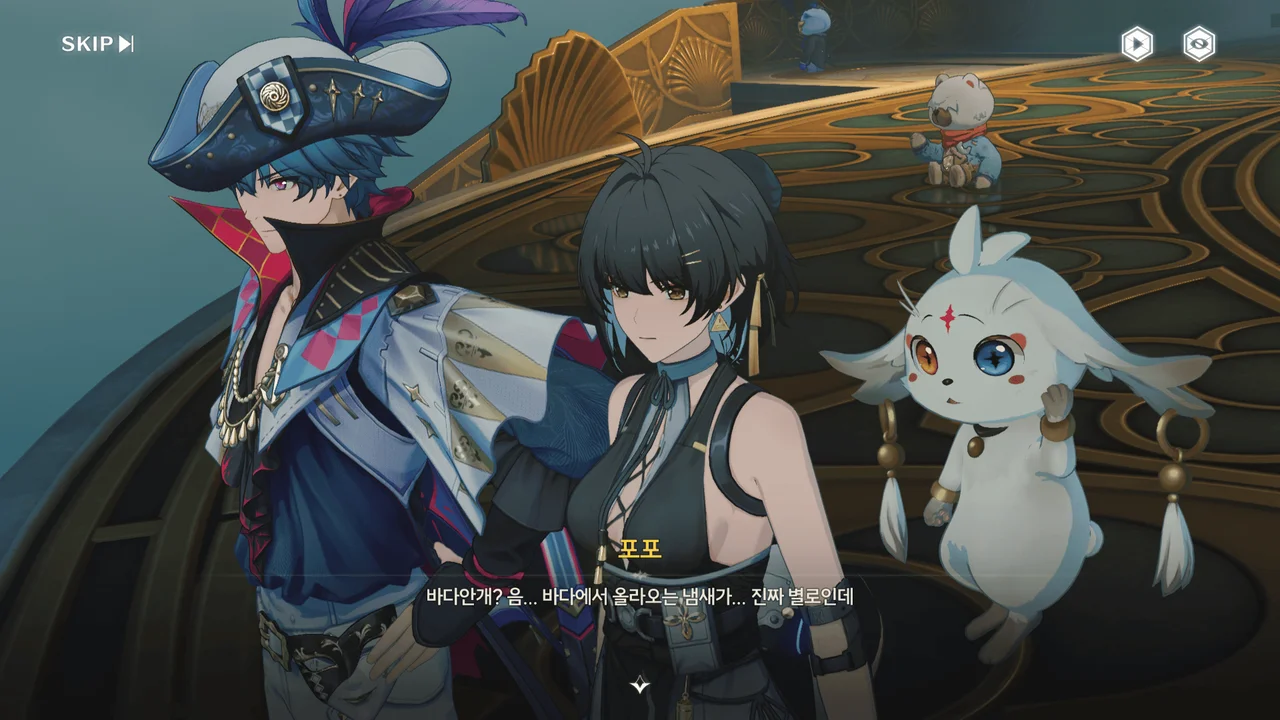
Task: Advance the dialogue using the diamond continue indicator
Action: coord(640,685)
